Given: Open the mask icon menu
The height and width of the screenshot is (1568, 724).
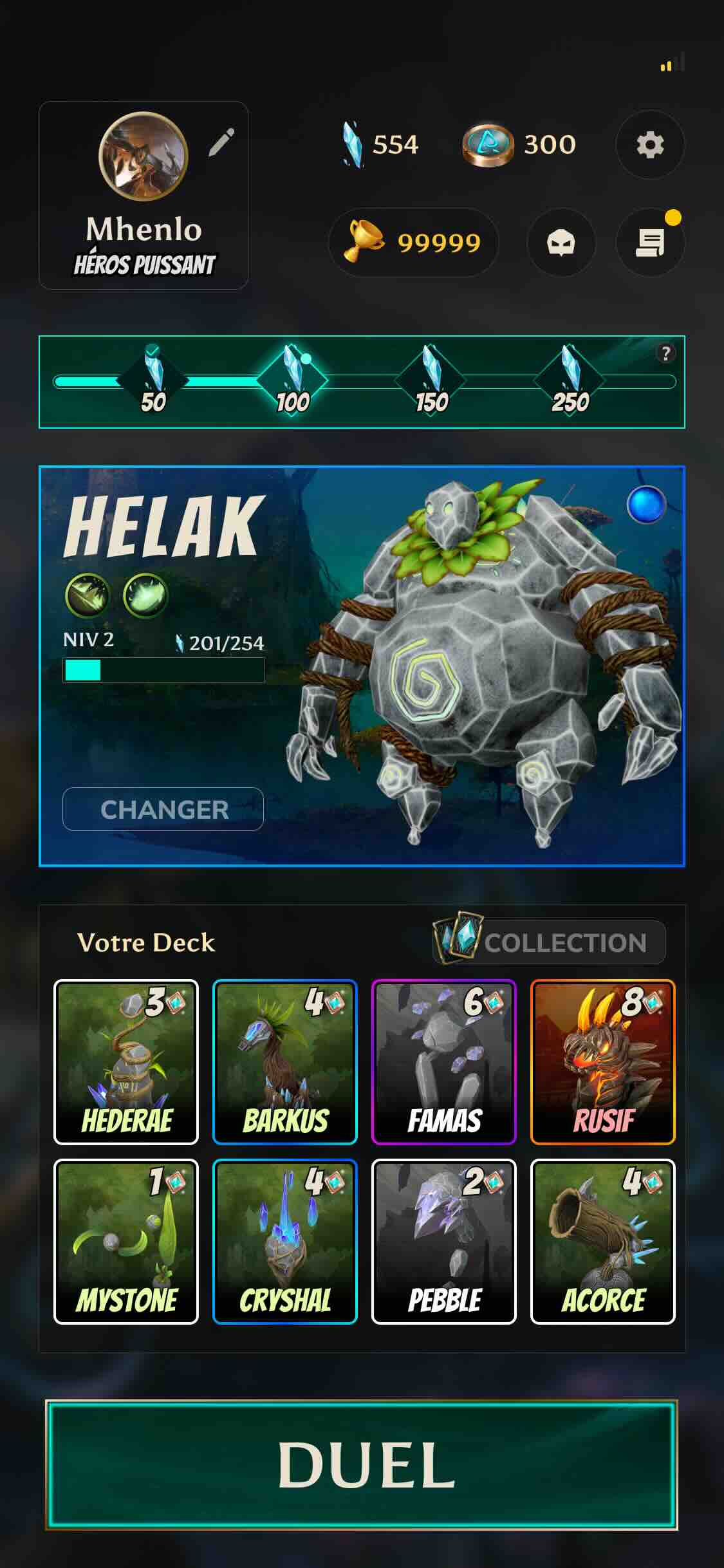Looking at the screenshot, I should pyautogui.click(x=561, y=243).
